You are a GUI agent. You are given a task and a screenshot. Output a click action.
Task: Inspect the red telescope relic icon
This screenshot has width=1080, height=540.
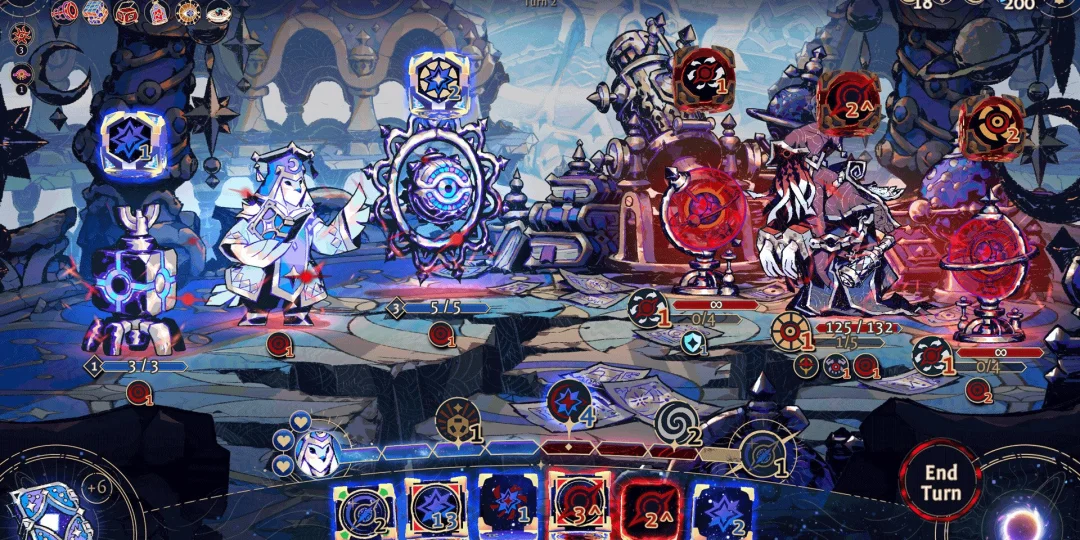point(65,12)
